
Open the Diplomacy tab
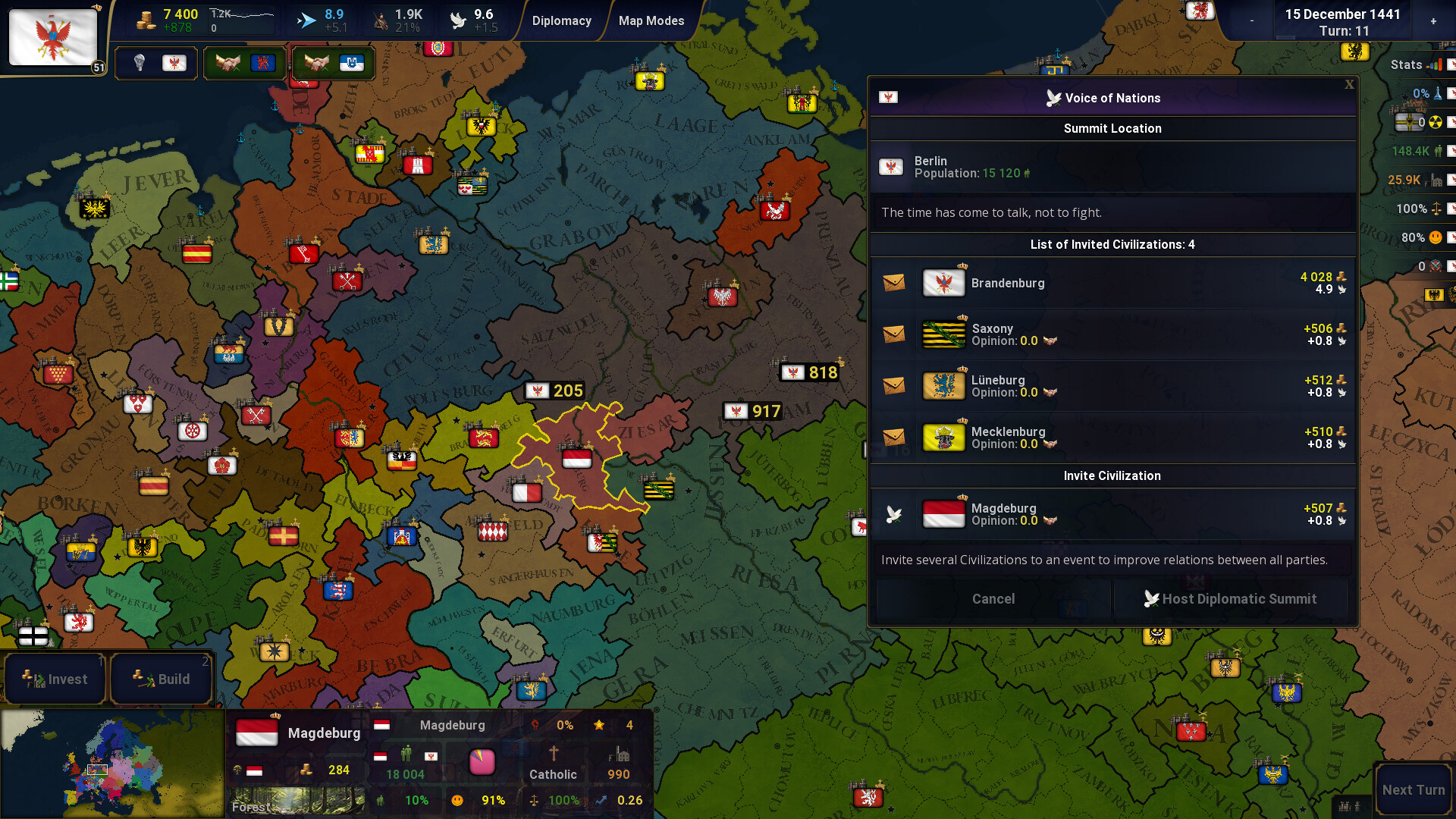562,20
